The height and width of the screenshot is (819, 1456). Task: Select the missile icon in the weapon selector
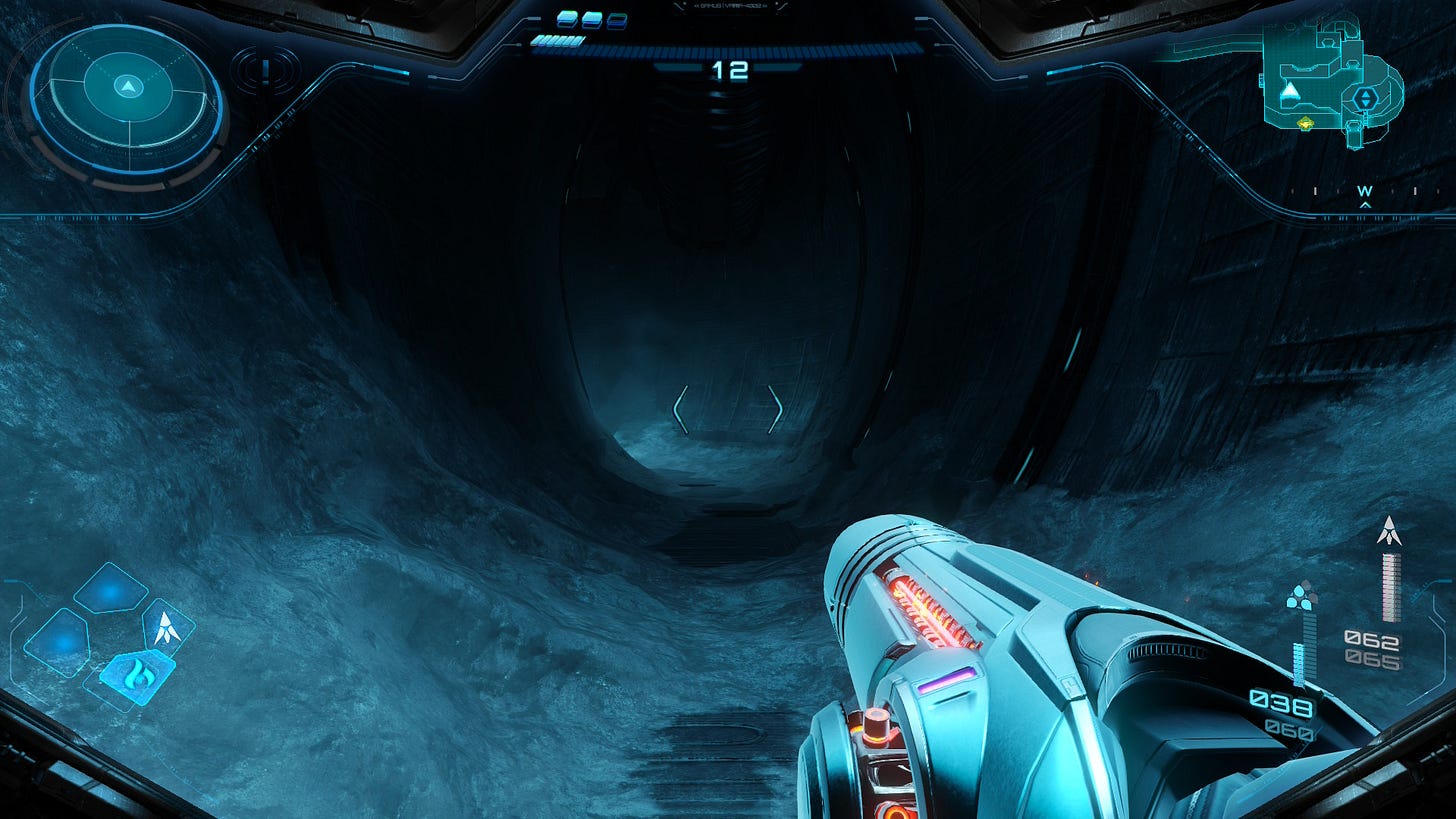[x=166, y=628]
